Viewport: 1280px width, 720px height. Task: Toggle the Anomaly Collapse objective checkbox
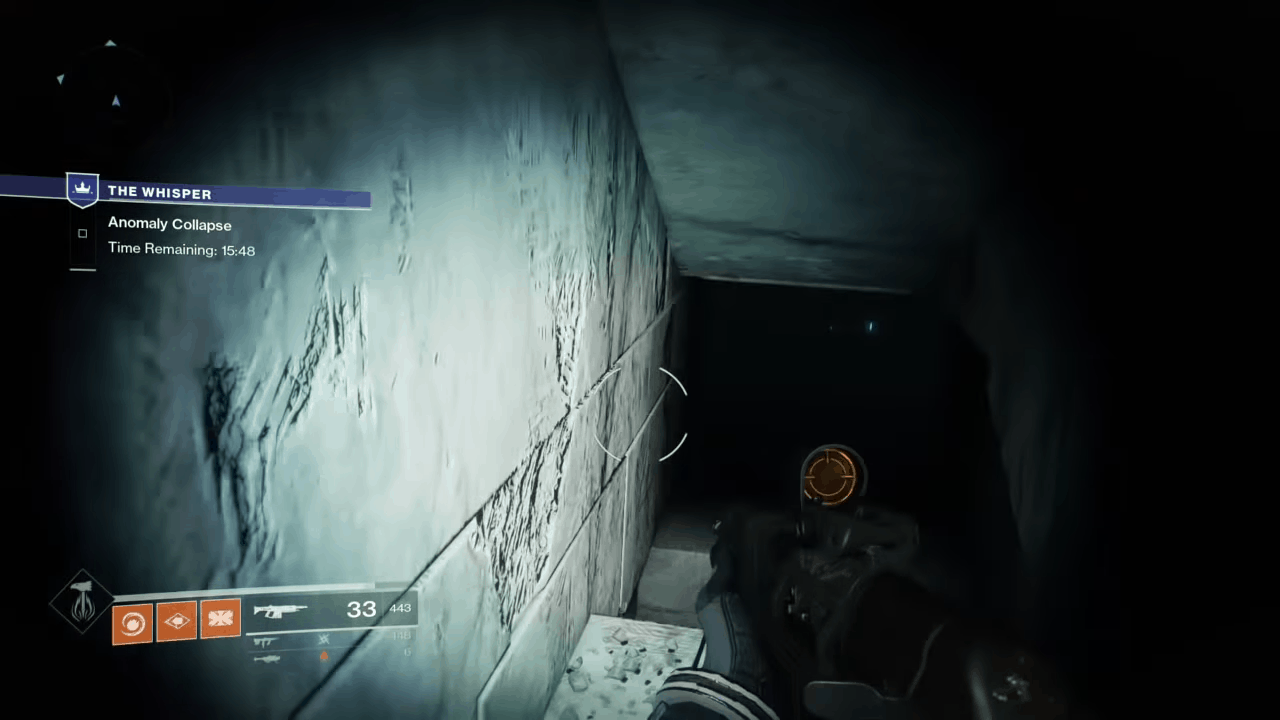(x=82, y=233)
